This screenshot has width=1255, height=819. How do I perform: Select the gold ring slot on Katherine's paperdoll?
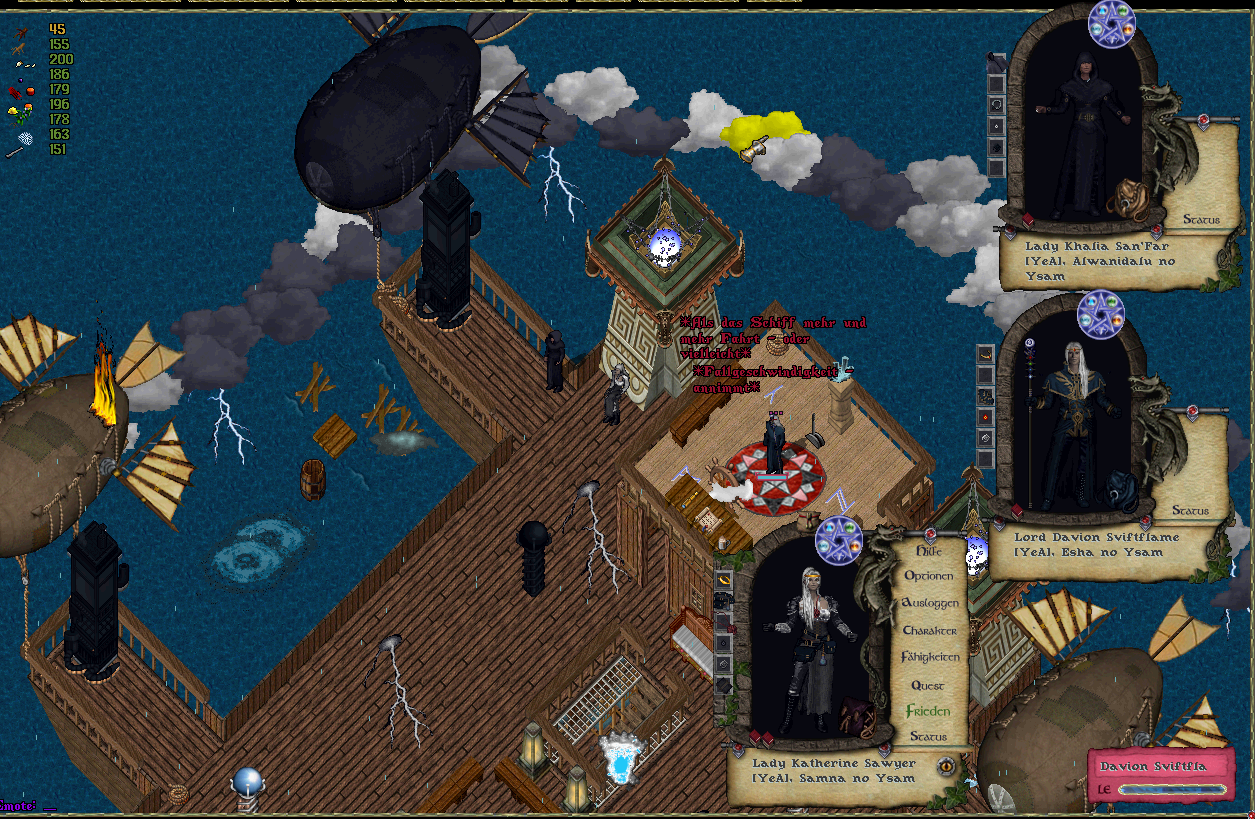(x=723, y=579)
